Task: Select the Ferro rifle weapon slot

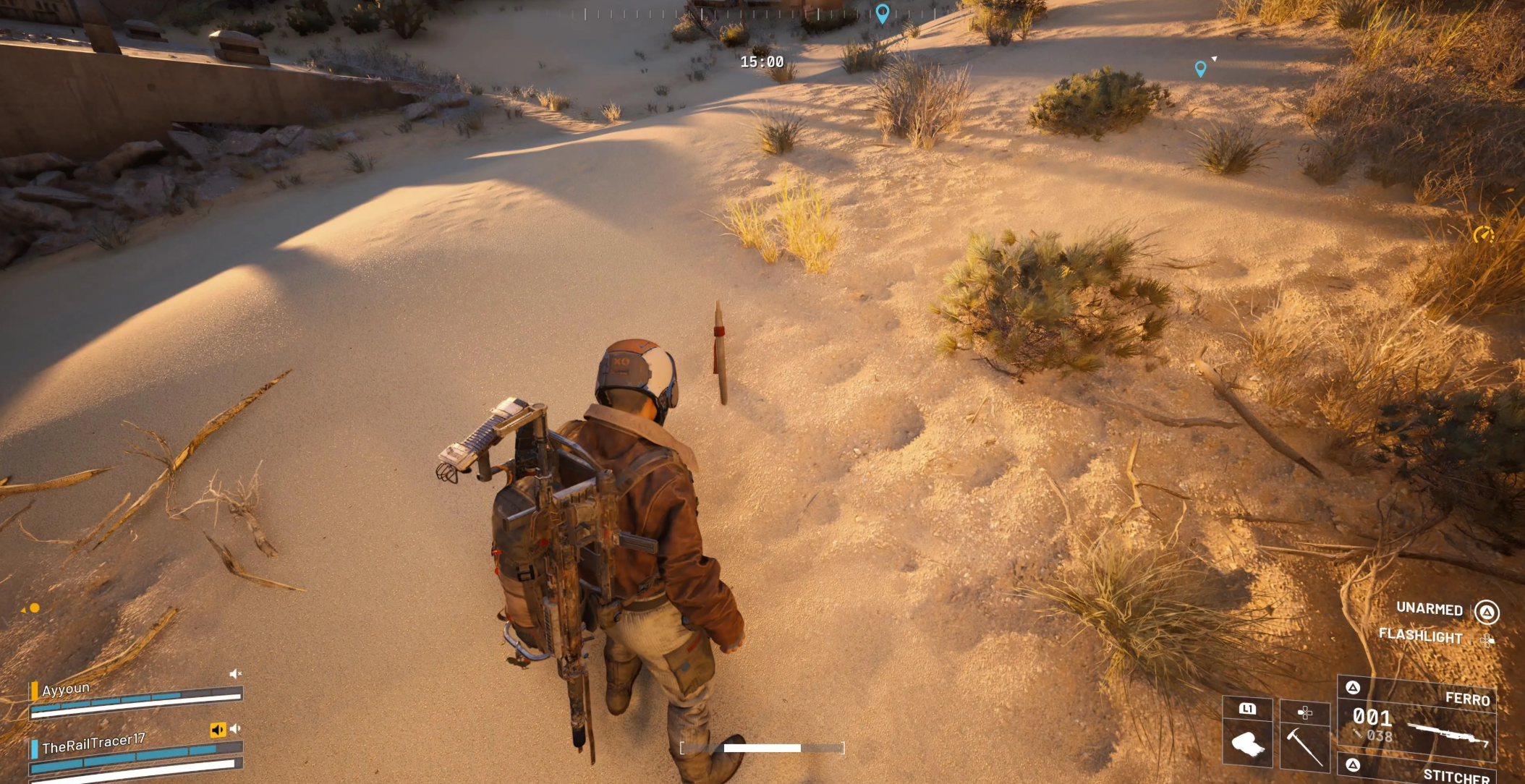Action: [1416, 721]
